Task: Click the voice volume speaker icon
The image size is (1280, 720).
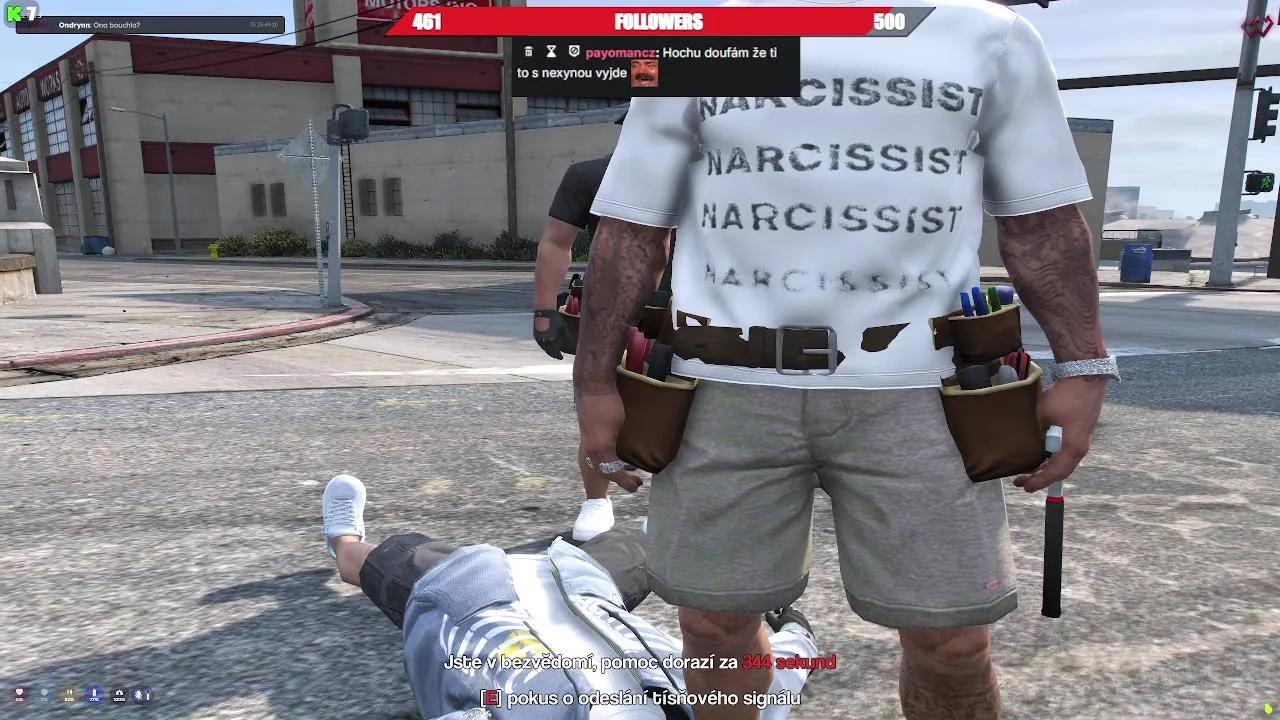Action: click(x=69, y=693)
